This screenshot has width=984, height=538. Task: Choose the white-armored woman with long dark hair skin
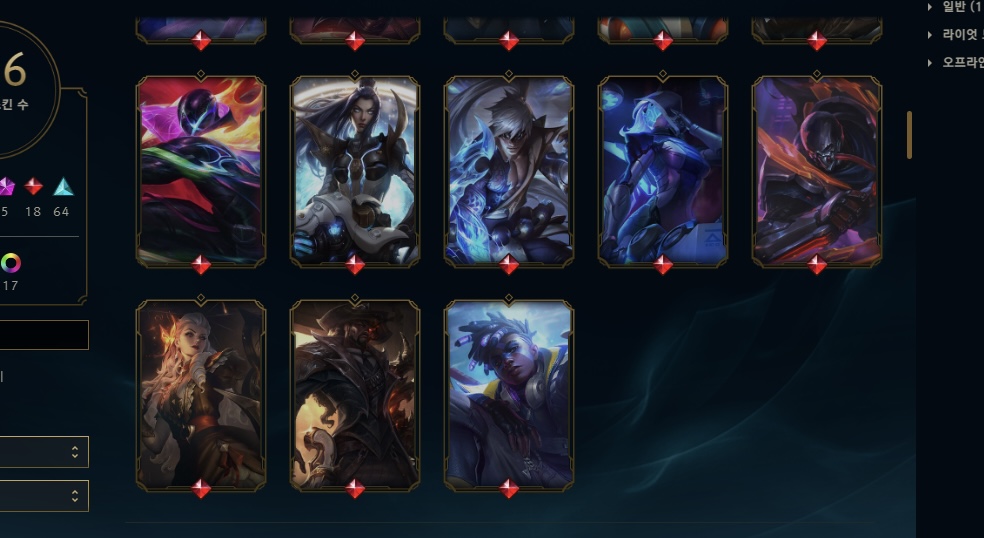tap(355, 170)
